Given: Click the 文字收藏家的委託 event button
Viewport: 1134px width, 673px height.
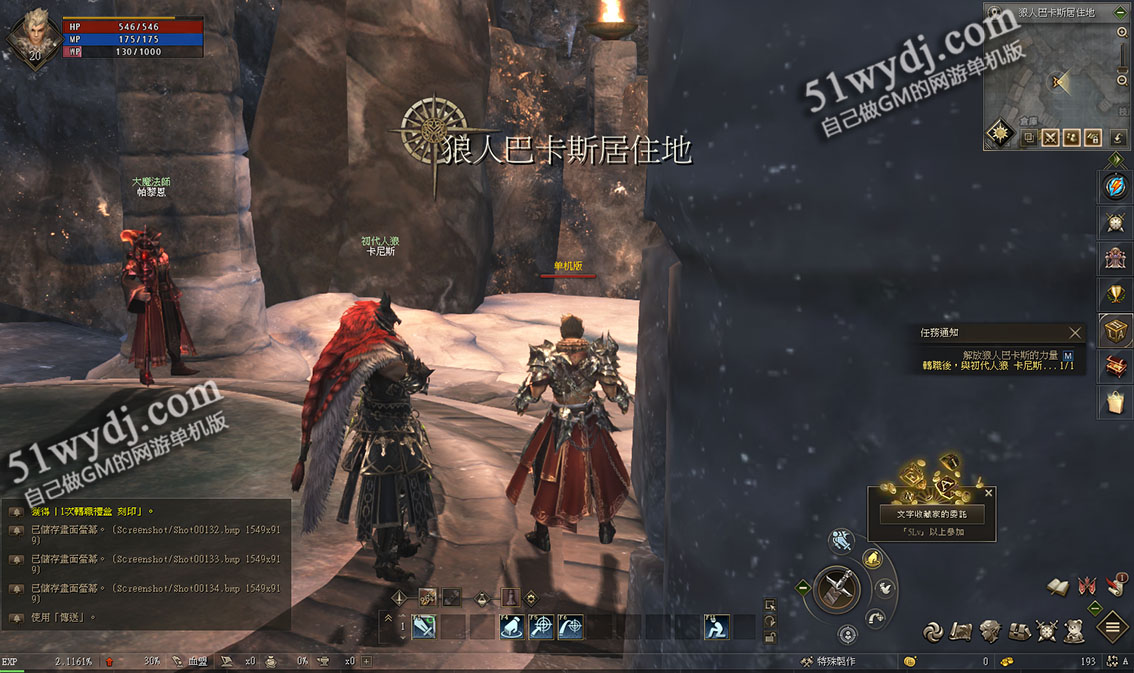Looking at the screenshot, I should (x=931, y=514).
